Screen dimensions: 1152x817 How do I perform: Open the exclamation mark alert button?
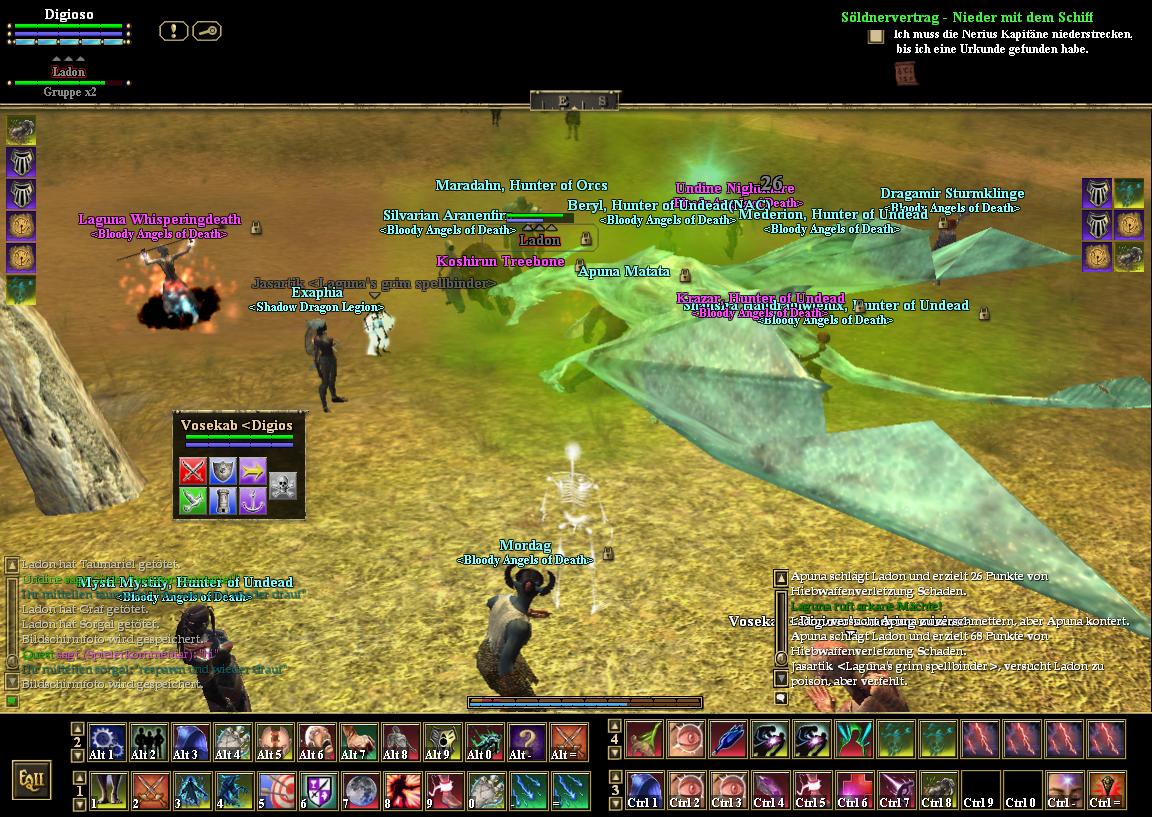[x=174, y=31]
